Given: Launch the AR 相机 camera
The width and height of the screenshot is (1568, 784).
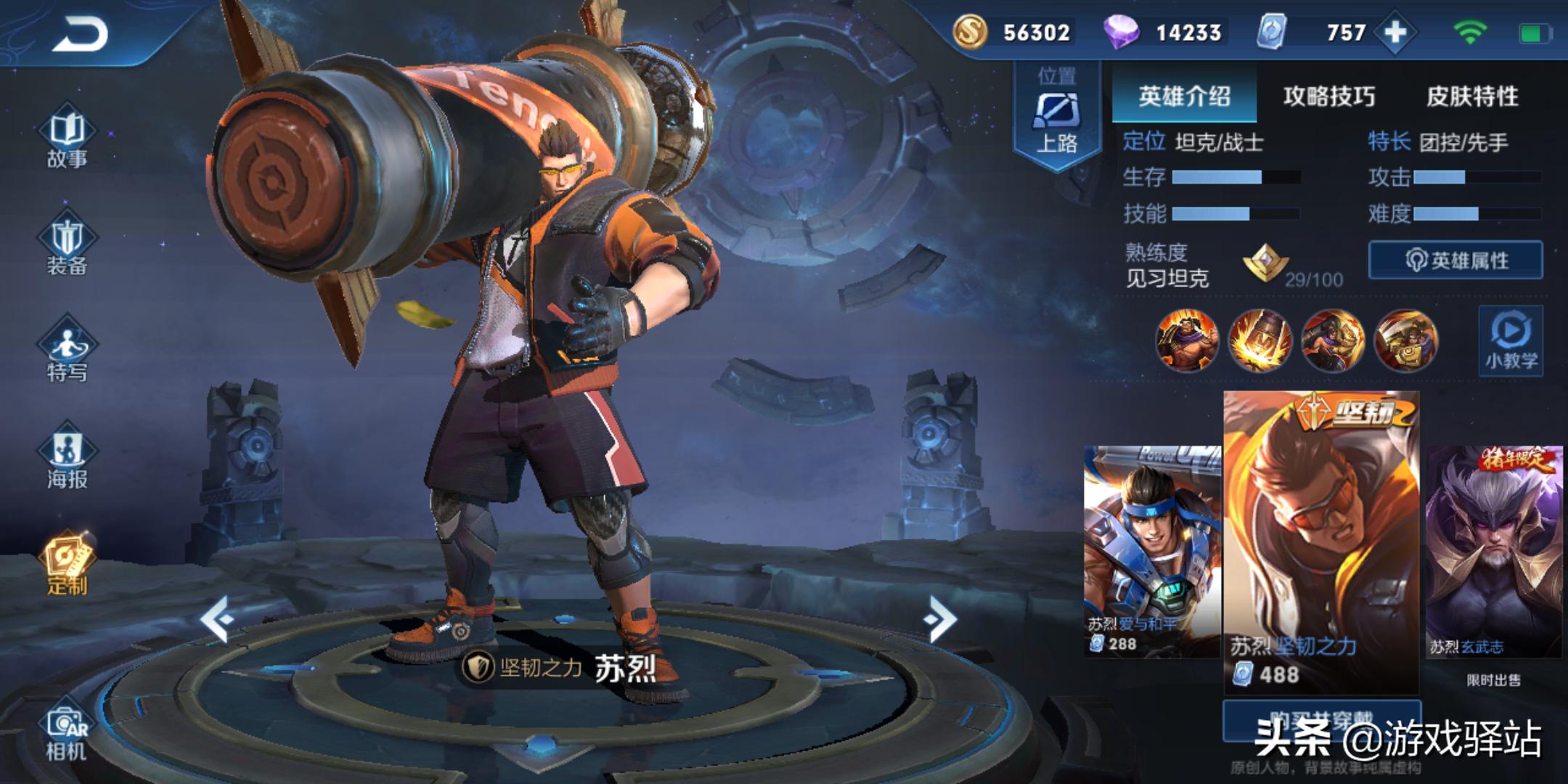Looking at the screenshot, I should pos(67,733).
